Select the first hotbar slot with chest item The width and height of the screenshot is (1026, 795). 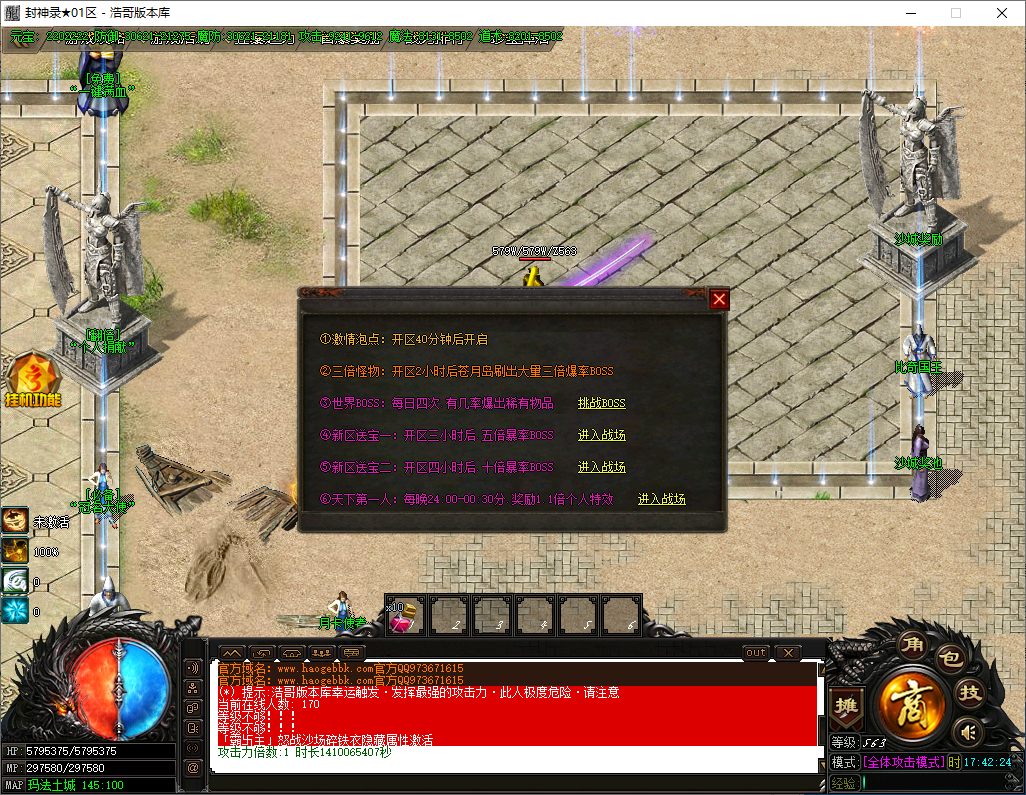point(407,614)
